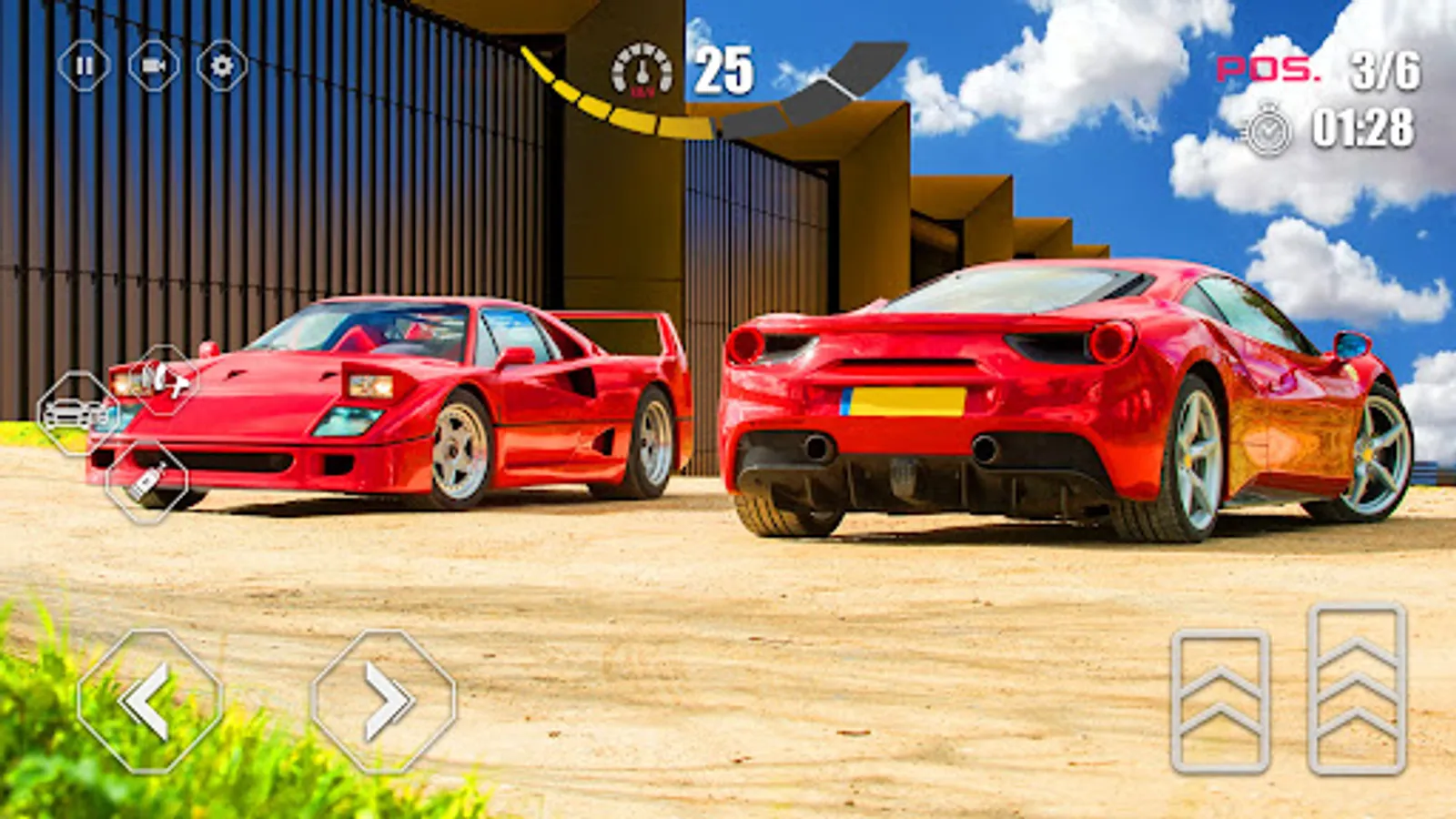Open the settings gear

(220, 67)
